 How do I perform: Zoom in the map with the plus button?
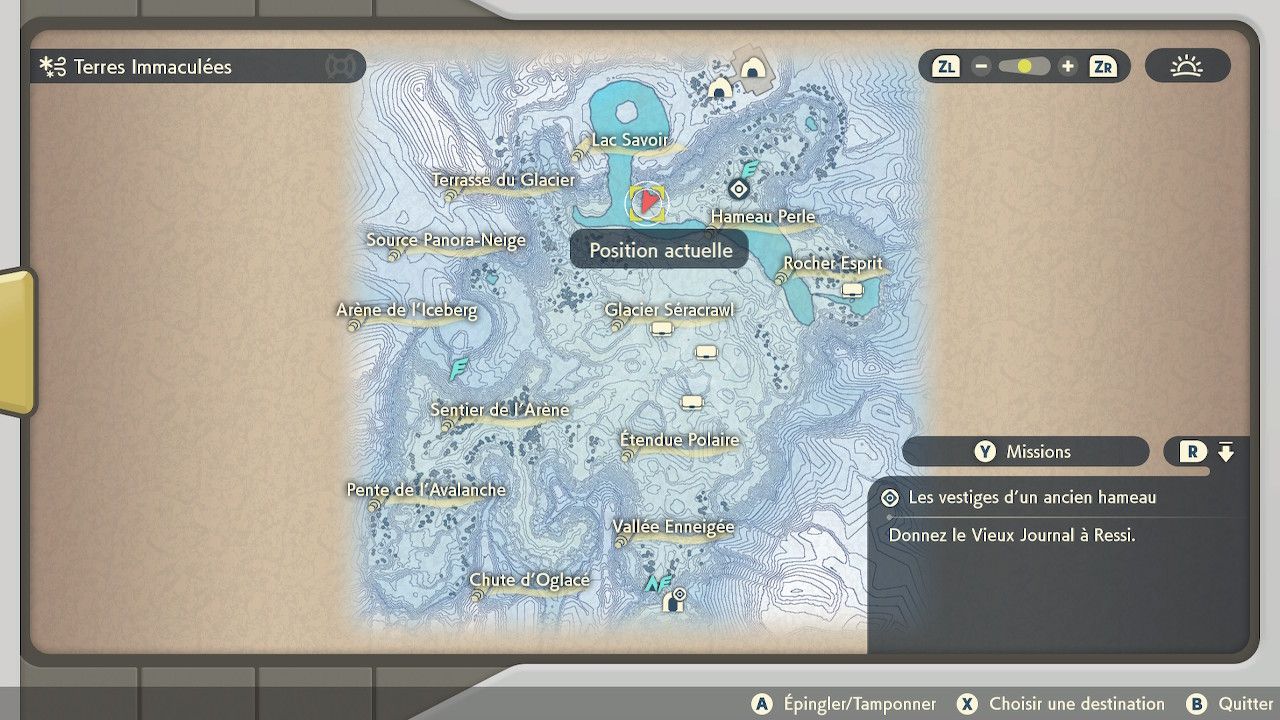pyautogui.click(x=1068, y=67)
